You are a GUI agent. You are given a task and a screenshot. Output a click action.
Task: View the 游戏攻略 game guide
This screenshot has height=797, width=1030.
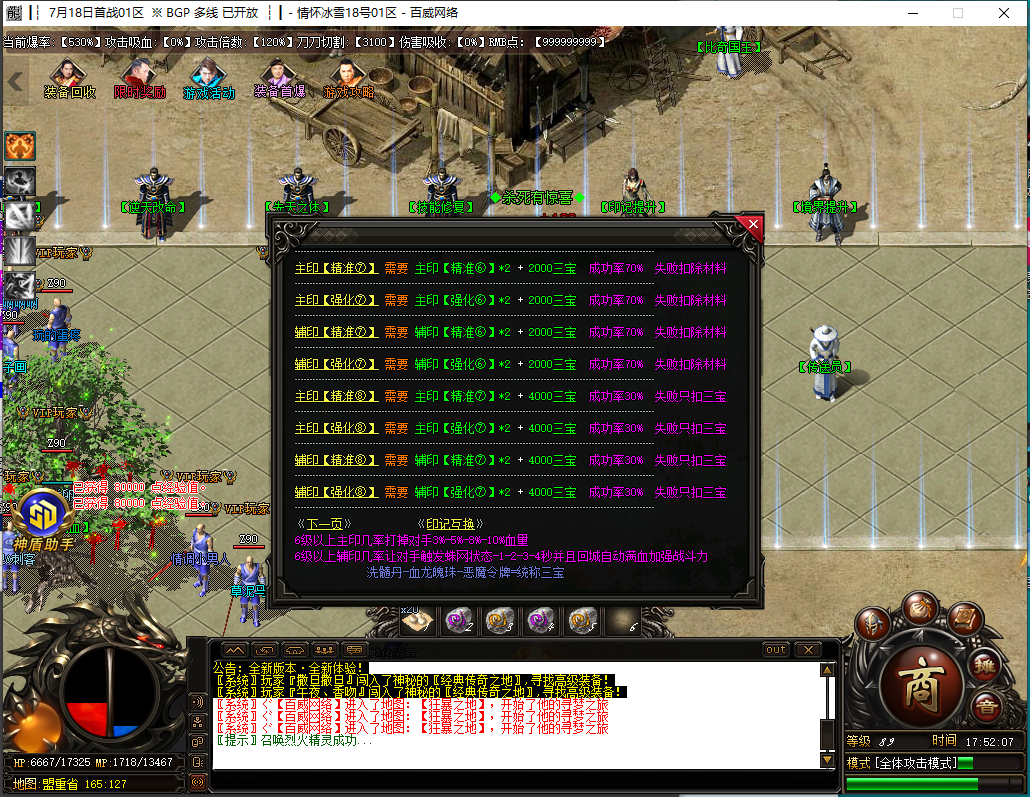tap(348, 80)
